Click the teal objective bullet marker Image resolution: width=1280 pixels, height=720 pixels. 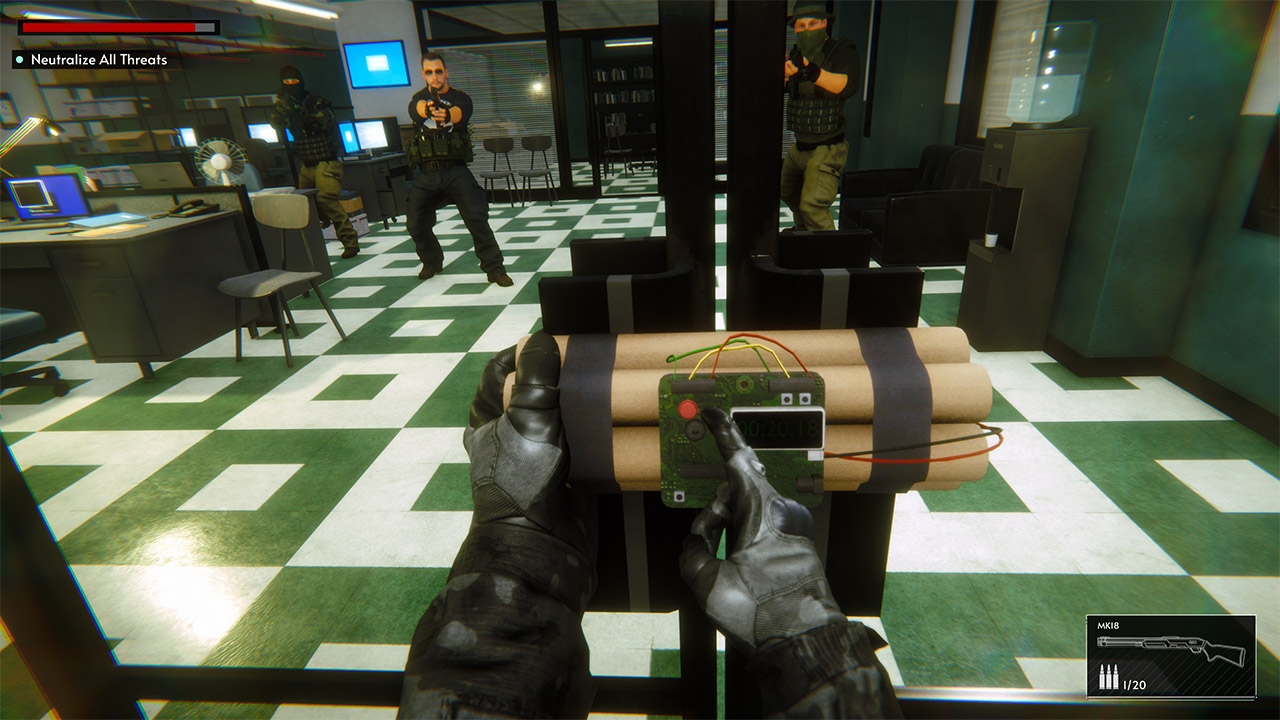[x=17, y=59]
